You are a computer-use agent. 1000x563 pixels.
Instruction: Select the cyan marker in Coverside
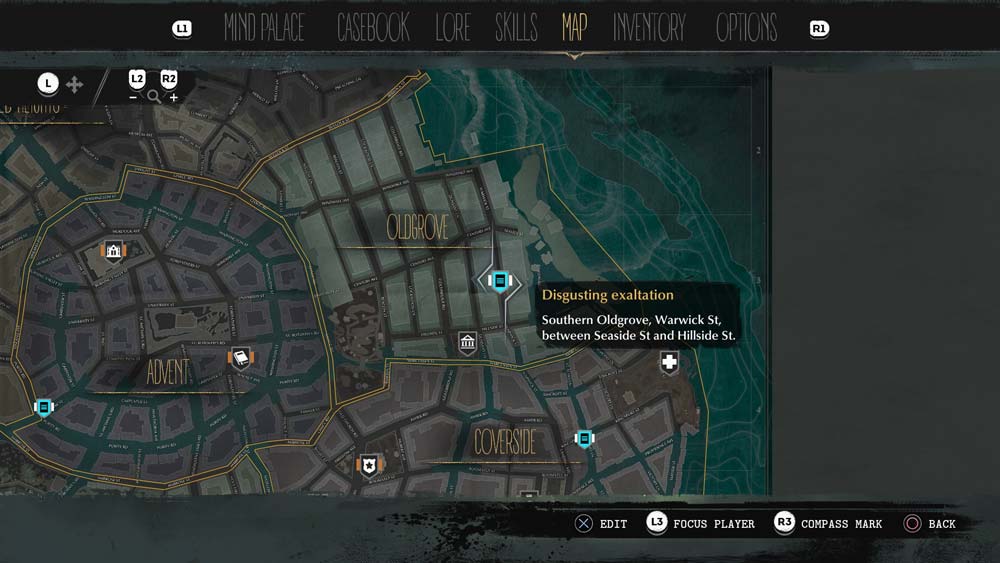(584, 438)
